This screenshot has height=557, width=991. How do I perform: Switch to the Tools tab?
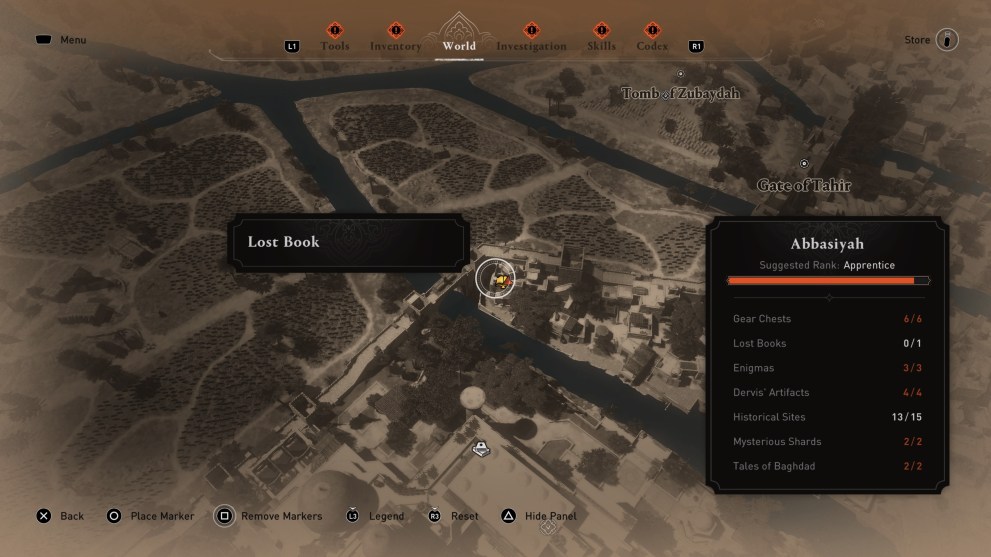coord(335,46)
